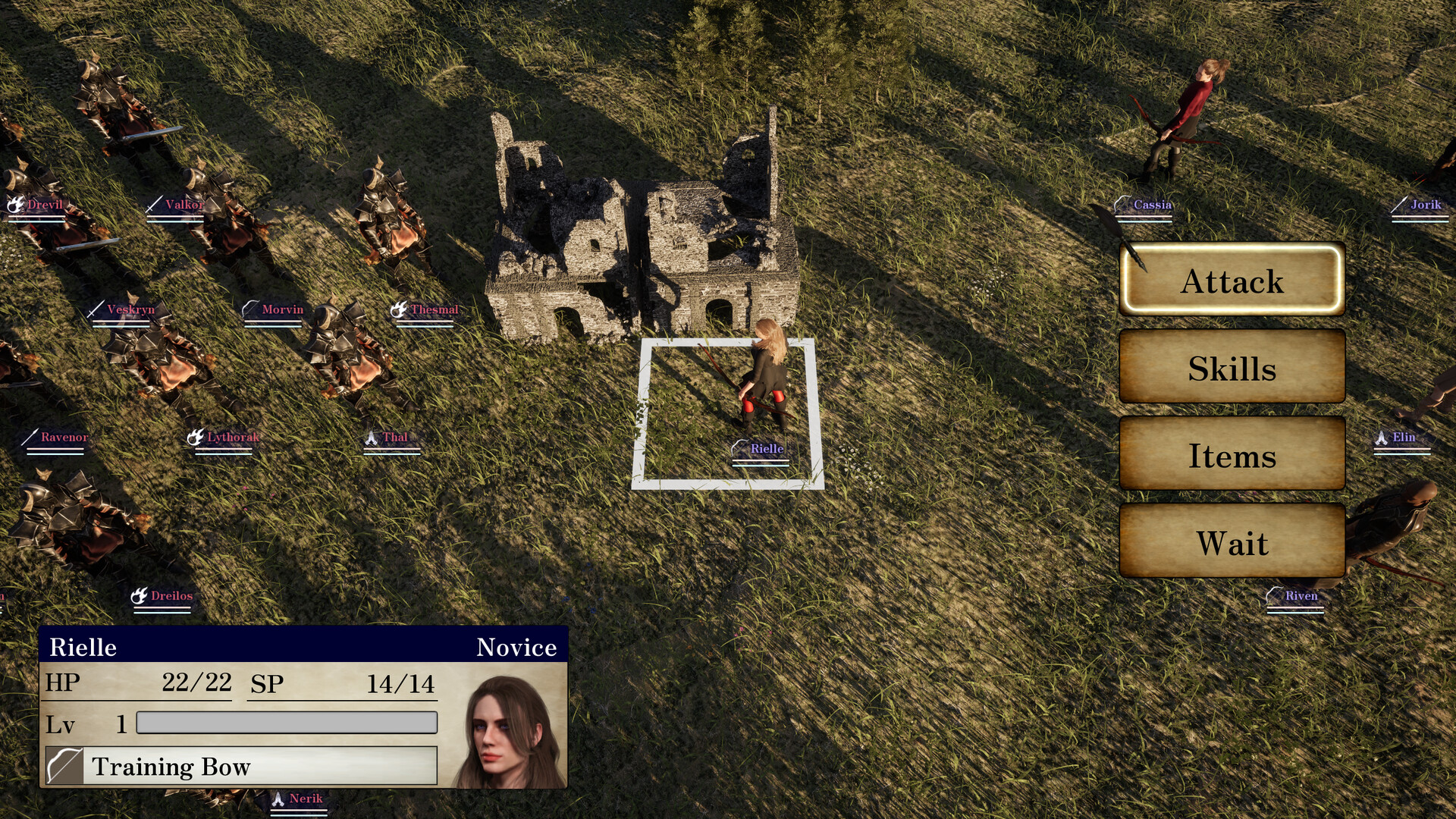1456x819 pixels.
Task: Select the Wait command
Action: [x=1232, y=542]
